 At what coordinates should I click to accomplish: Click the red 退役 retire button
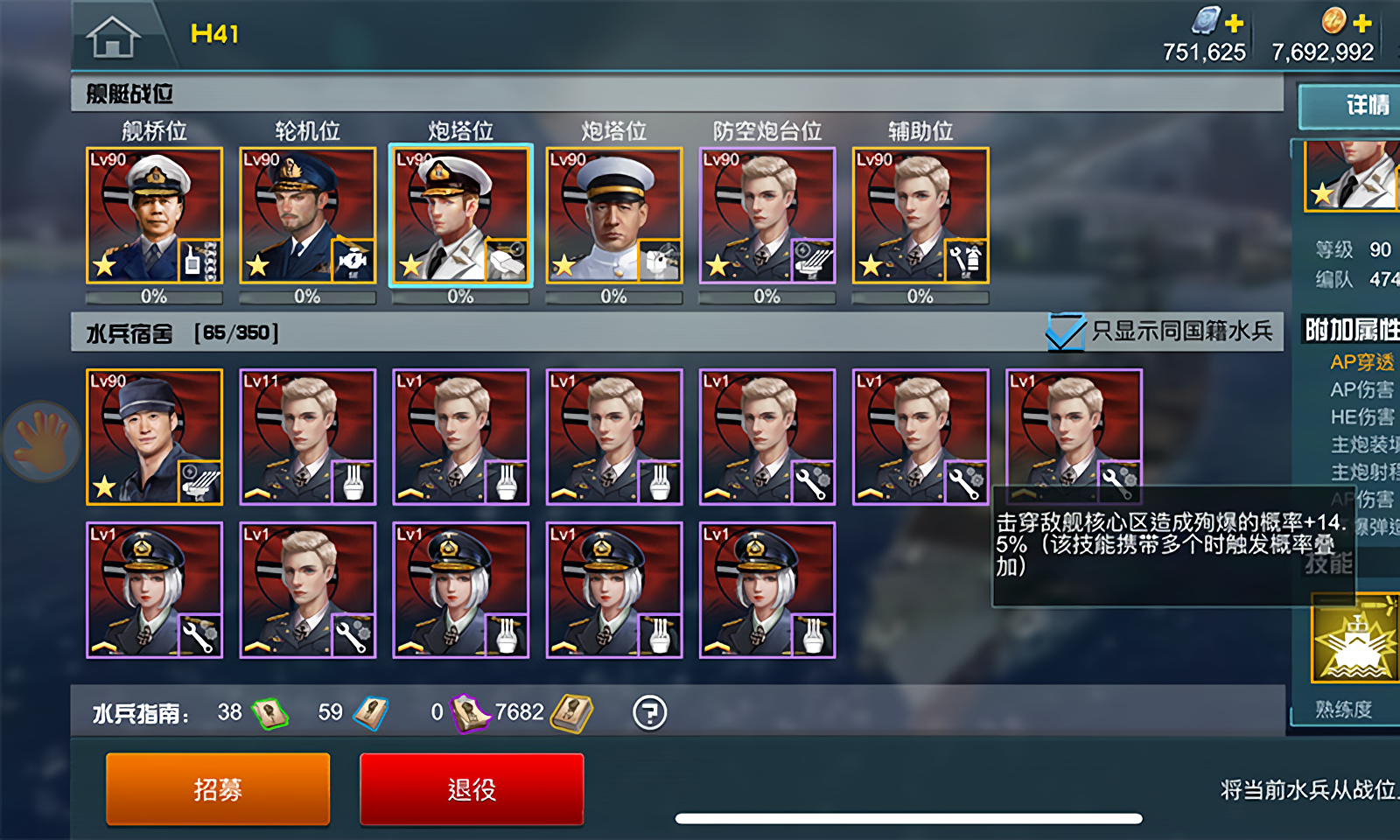click(472, 789)
